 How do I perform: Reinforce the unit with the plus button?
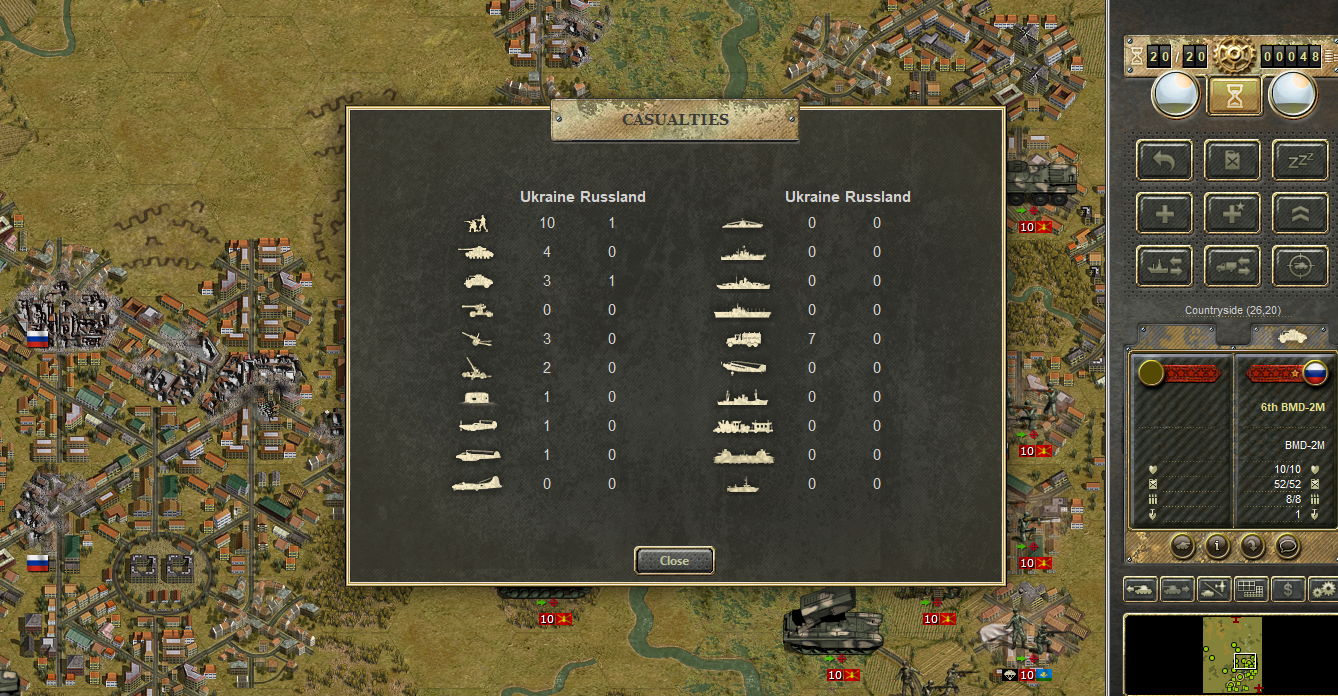pos(1164,213)
